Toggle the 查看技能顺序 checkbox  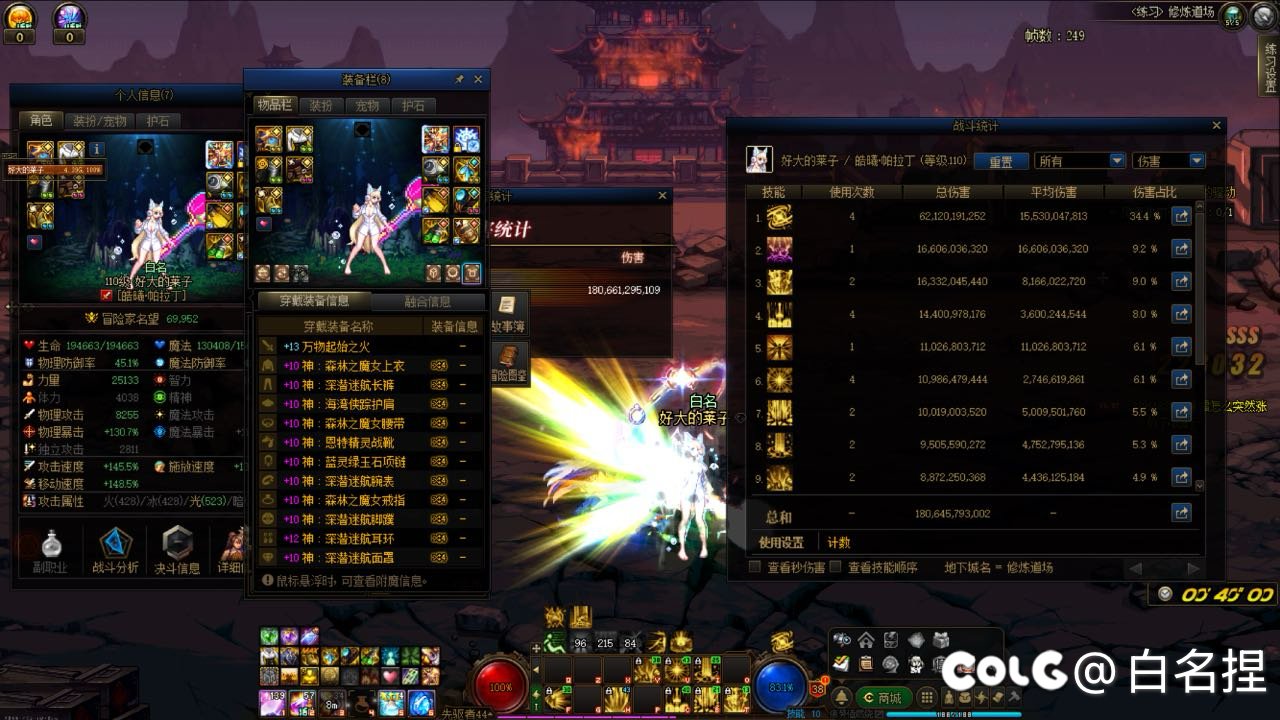coord(836,568)
